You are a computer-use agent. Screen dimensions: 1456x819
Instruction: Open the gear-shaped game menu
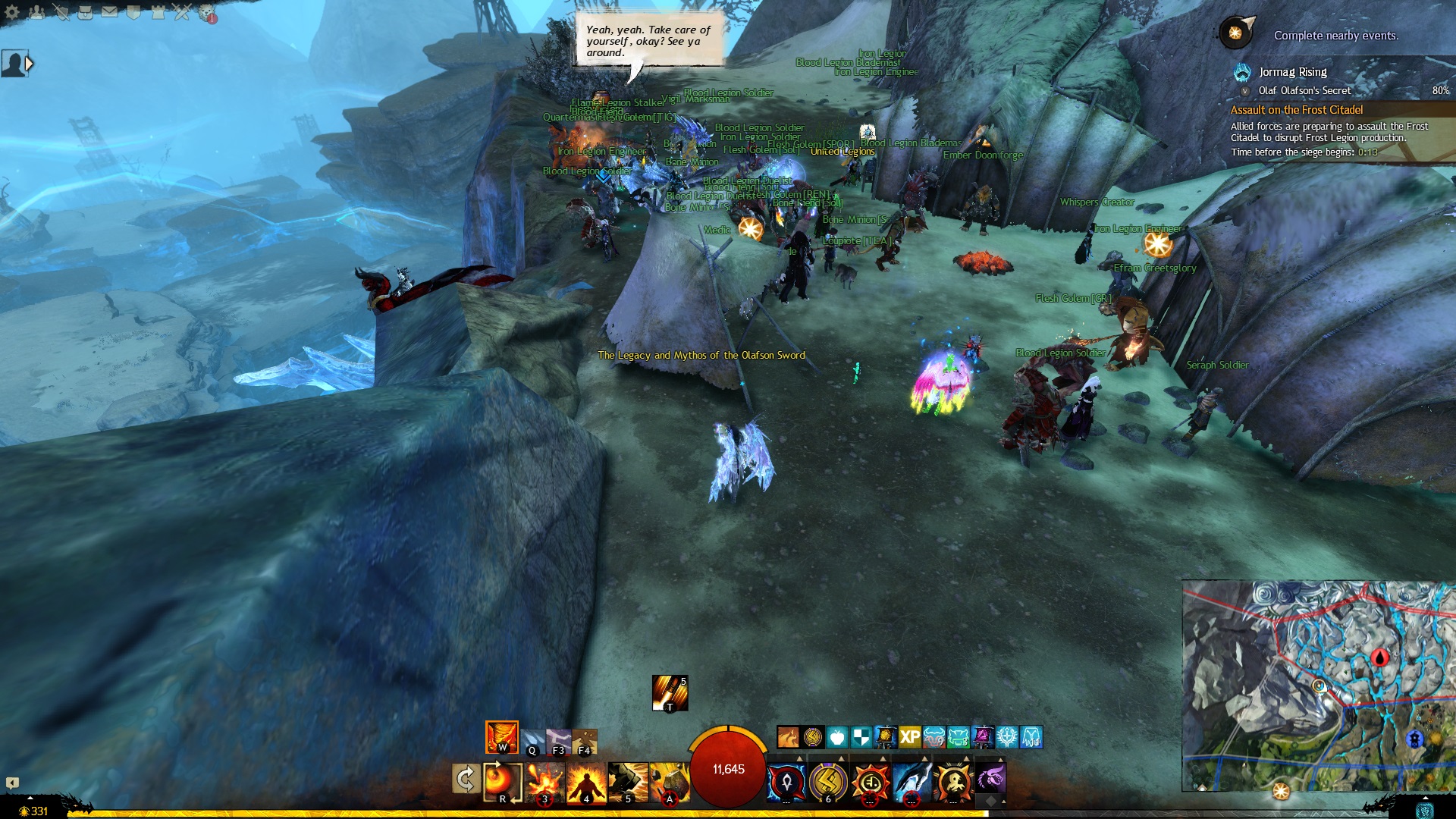(x=12, y=12)
